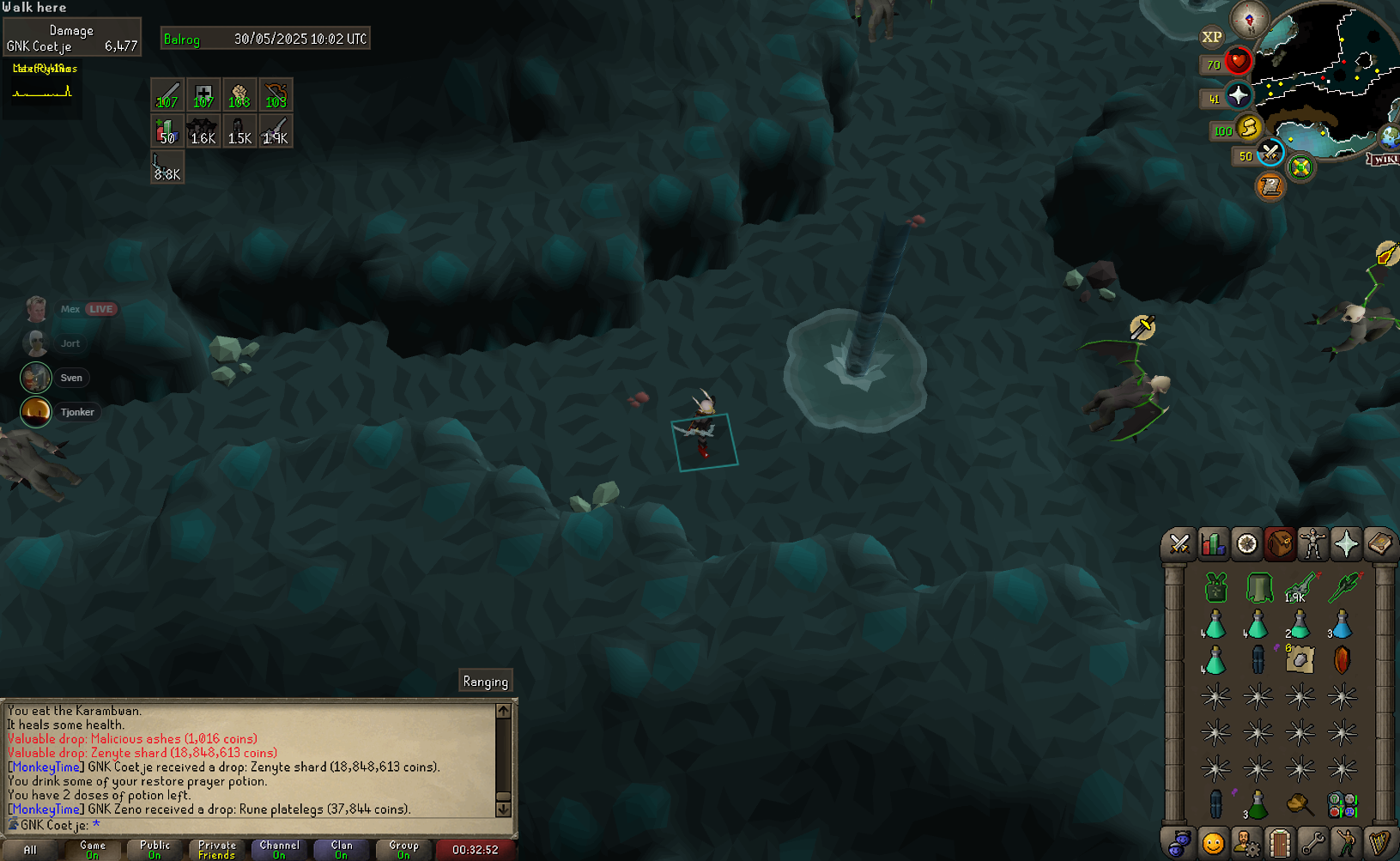Use the dark green potion with 3 doses

(x=1258, y=805)
